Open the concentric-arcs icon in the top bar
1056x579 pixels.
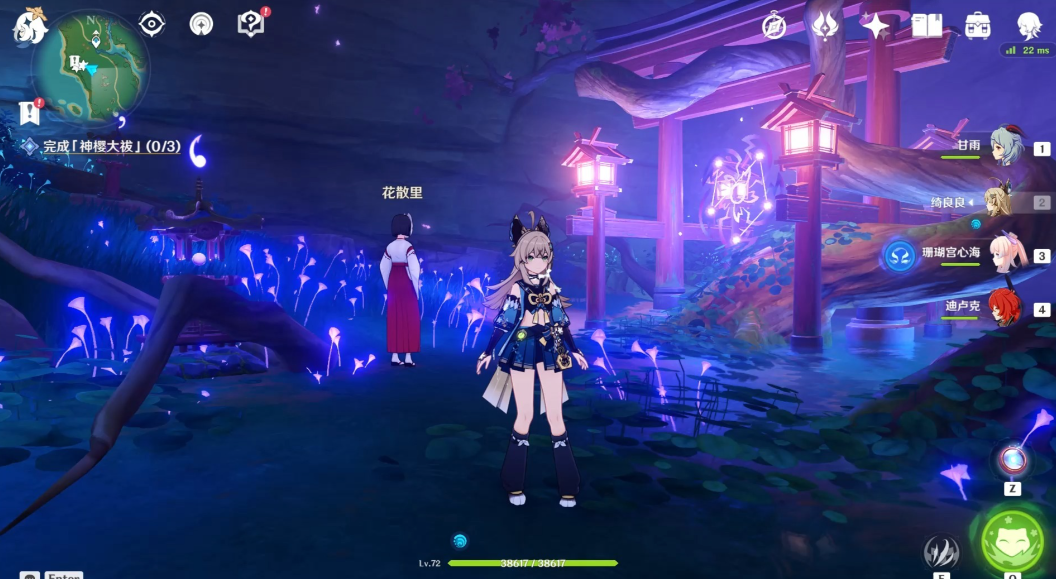pyautogui.click(x=201, y=24)
